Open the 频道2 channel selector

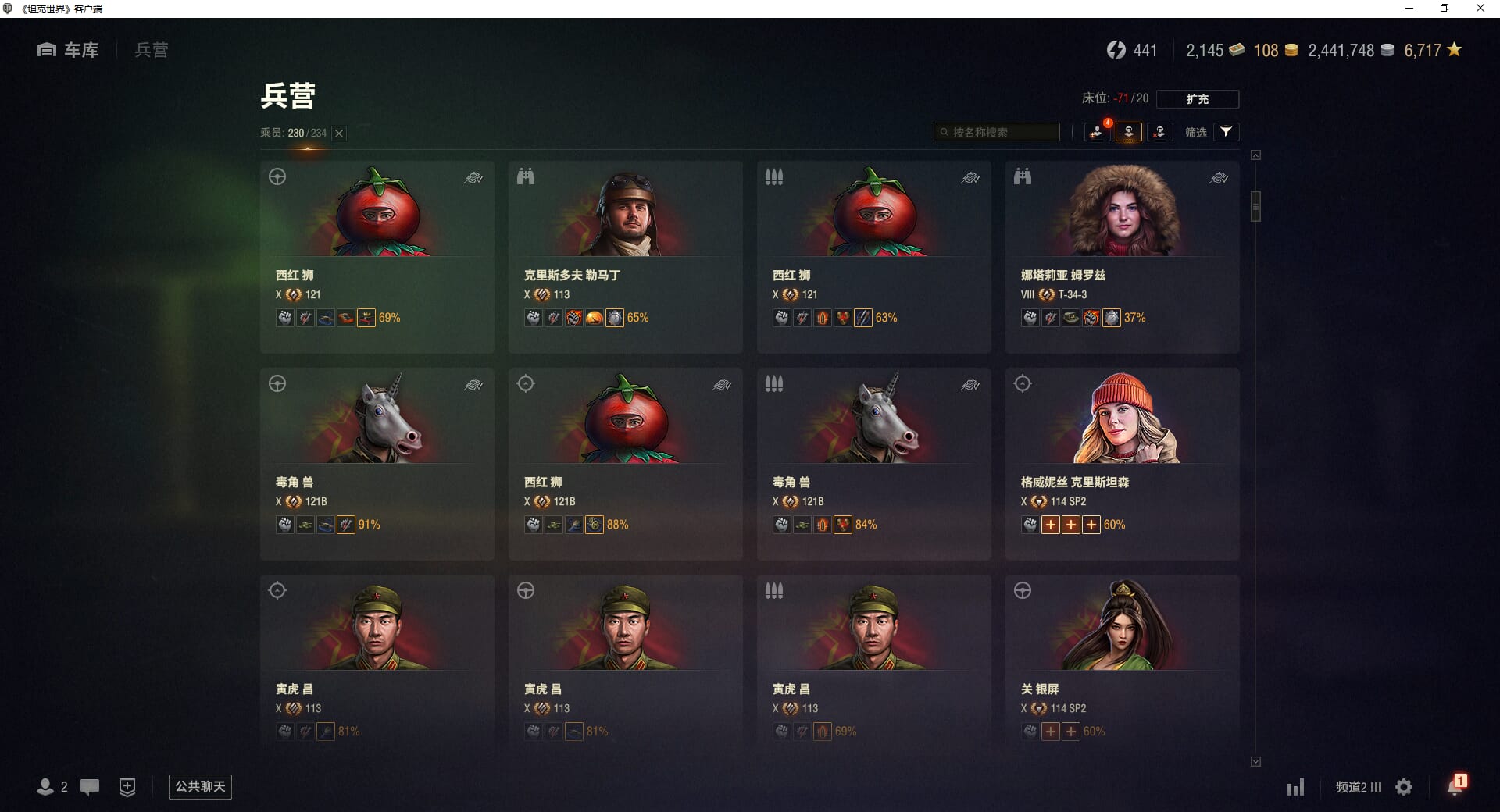pyautogui.click(x=1358, y=787)
